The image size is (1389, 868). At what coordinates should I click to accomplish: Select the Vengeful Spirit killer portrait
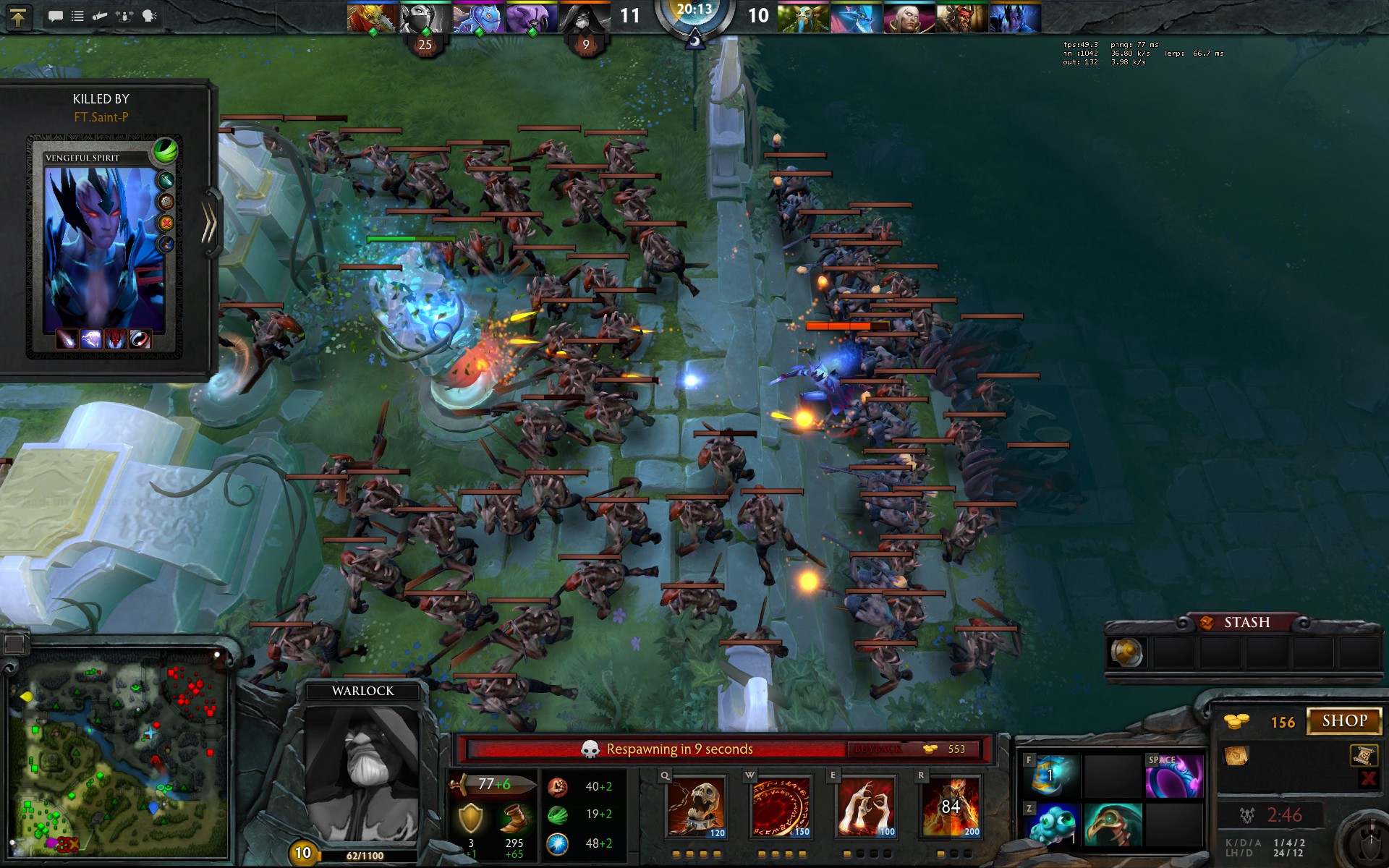pos(104,247)
